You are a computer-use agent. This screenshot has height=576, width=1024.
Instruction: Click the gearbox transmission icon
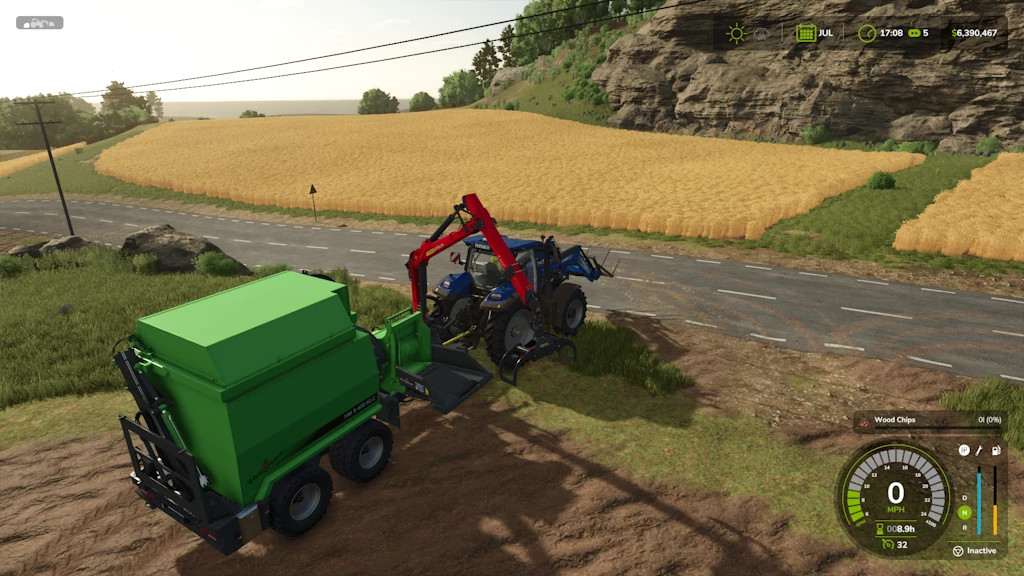click(x=964, y=450)
